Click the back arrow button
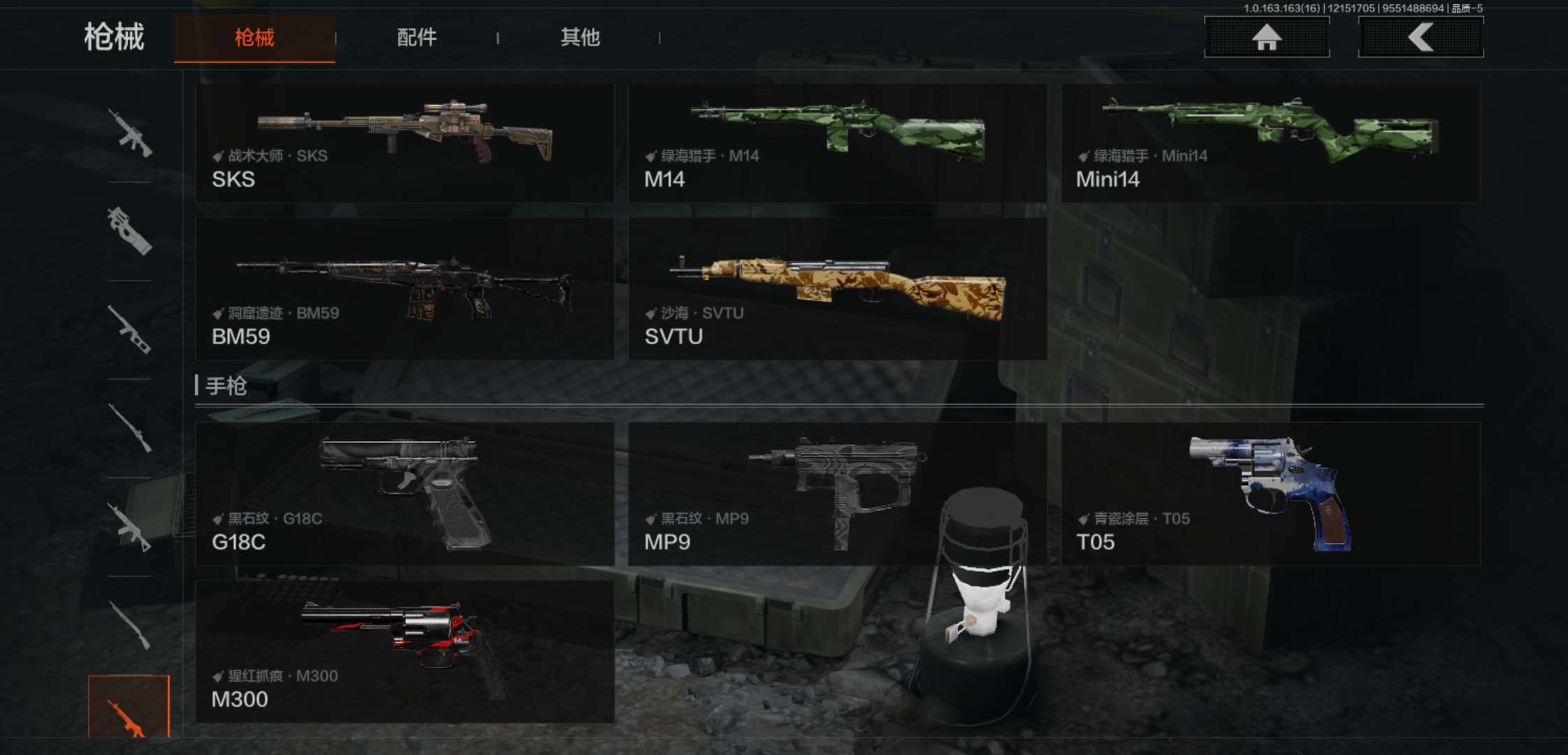This screenshot has height=755, width=1568. [1421, 37]
